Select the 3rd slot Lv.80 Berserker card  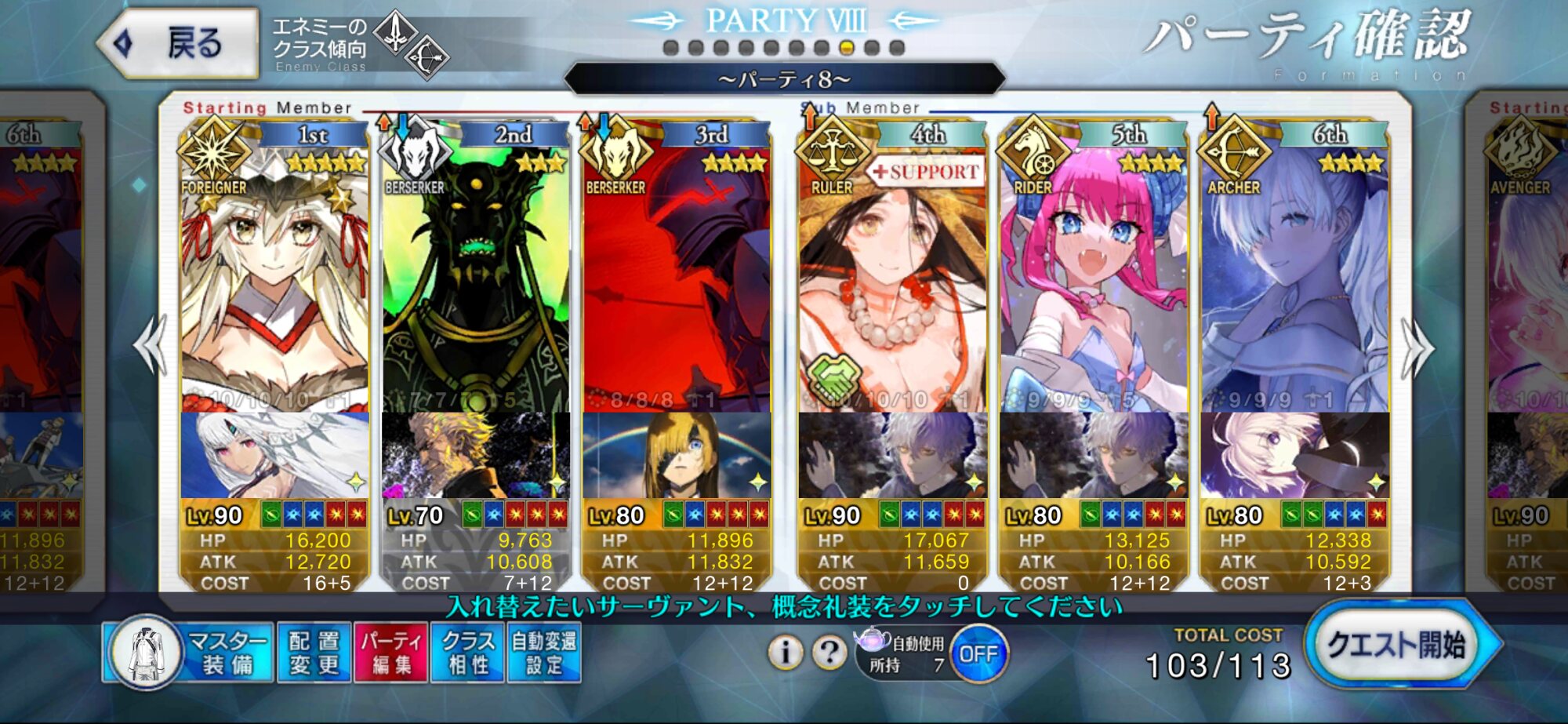click(x=676, y=275)
